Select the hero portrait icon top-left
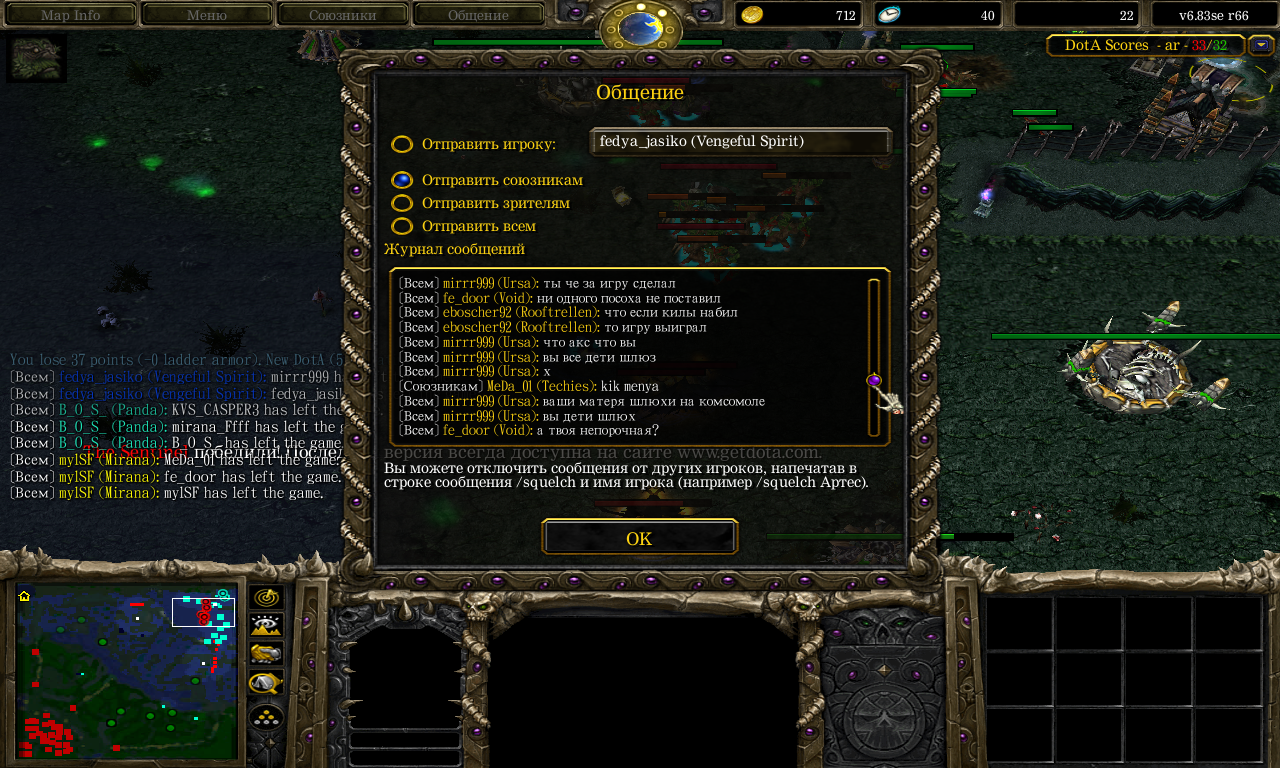Viewport: 1280px width, 768px height. (x=37, y=58)
